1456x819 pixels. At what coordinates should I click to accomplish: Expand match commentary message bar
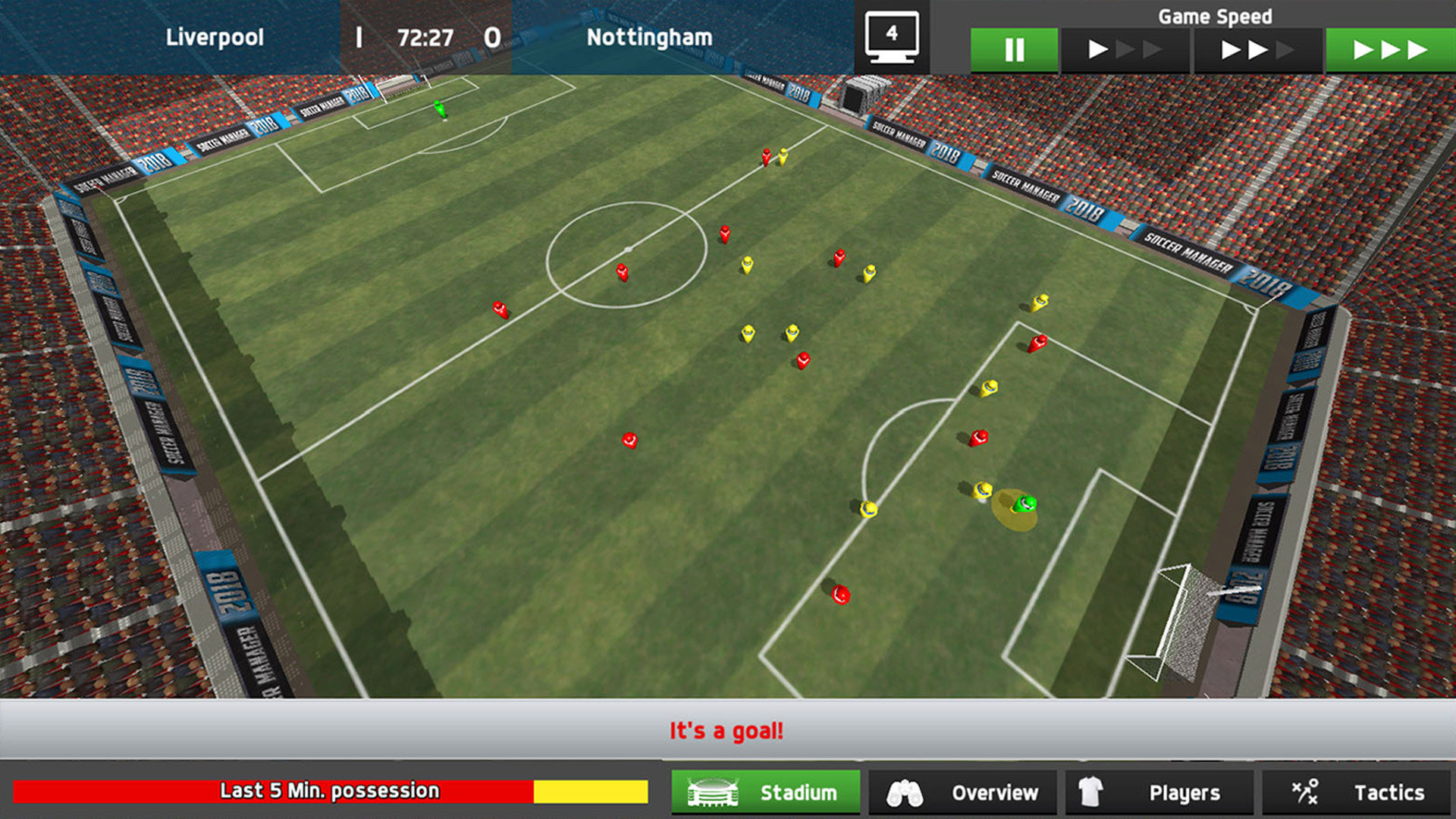pyautogui.click(x=726, y=730)
